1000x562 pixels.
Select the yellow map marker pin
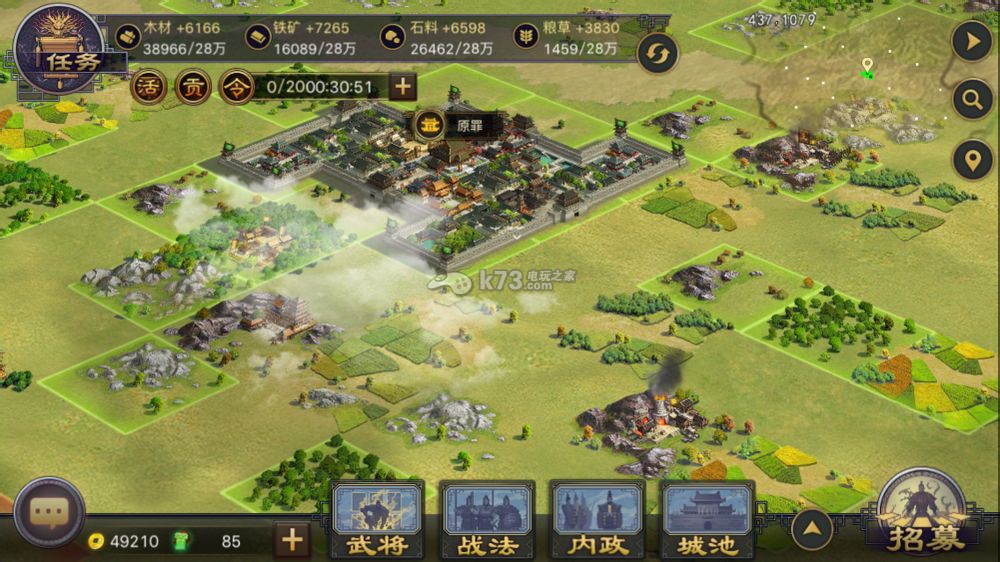click(x=867, y=67)
